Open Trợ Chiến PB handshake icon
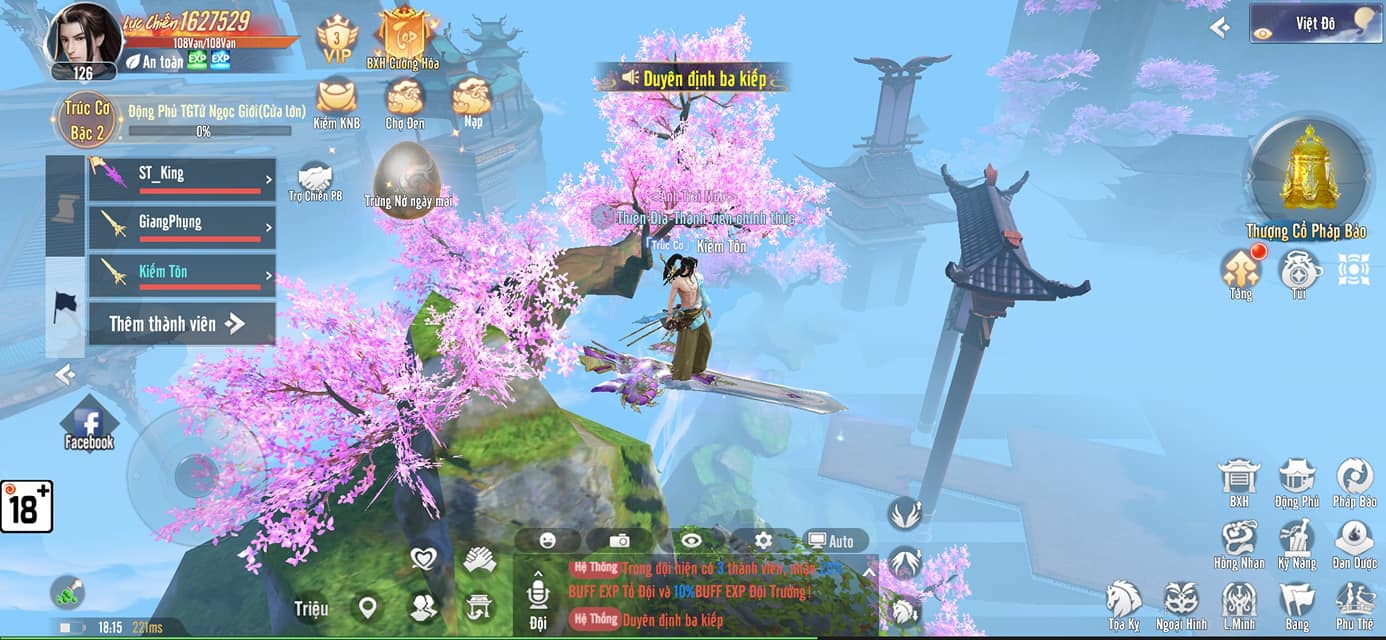1386x640 pixels. 315,181
